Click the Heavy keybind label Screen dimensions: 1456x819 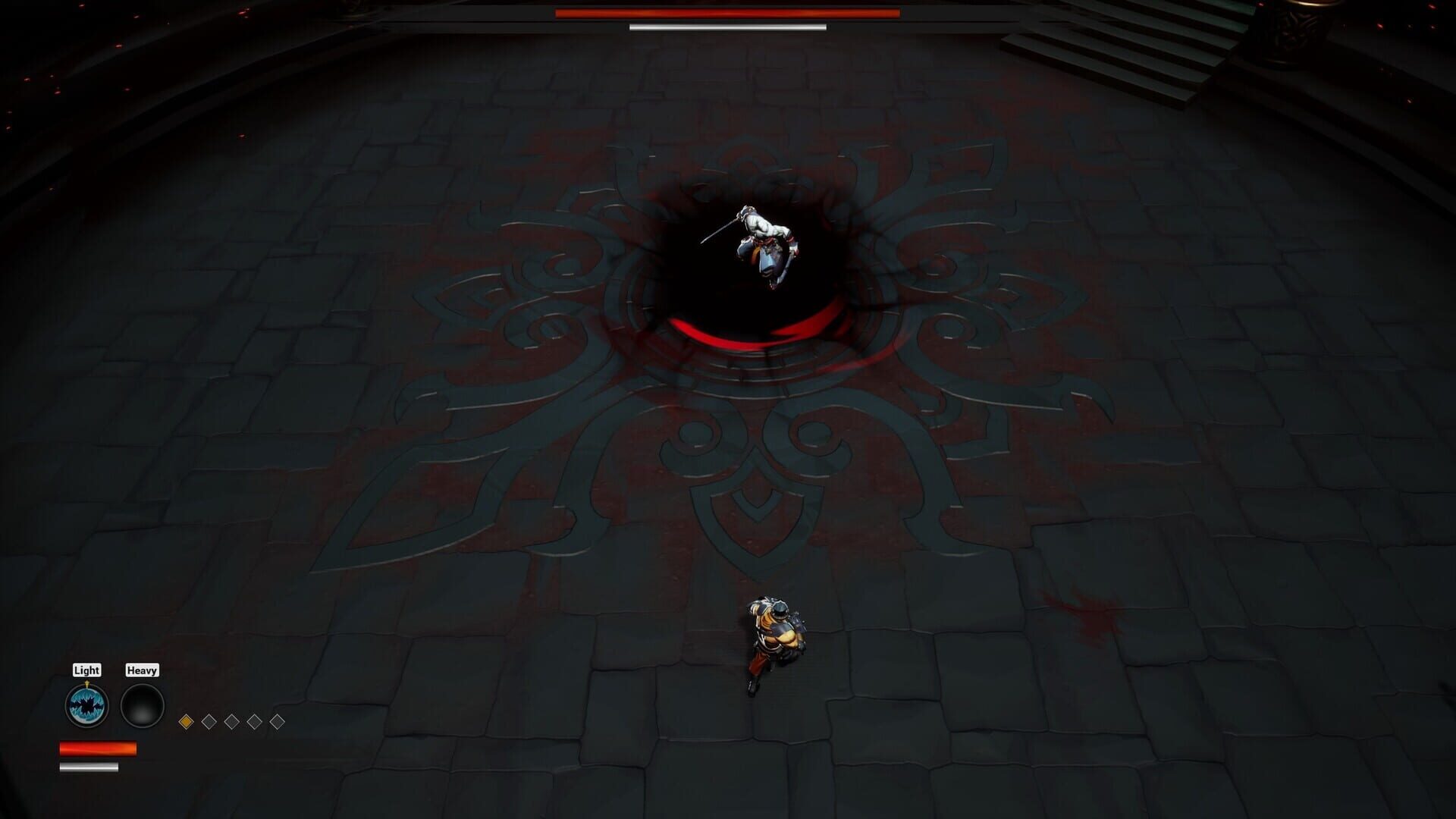(x=143, y=670)
